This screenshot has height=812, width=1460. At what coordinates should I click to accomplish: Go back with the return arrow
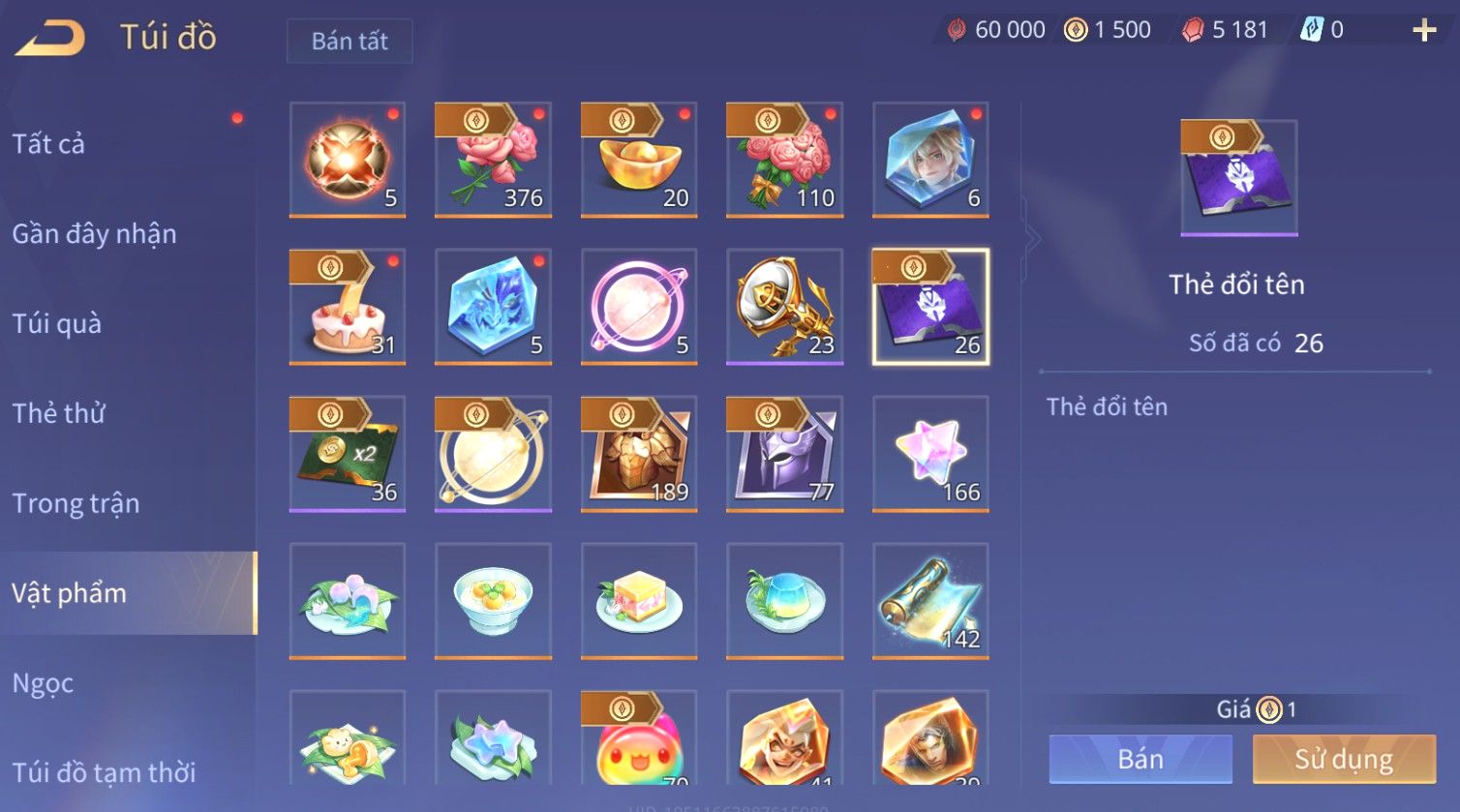50,37
